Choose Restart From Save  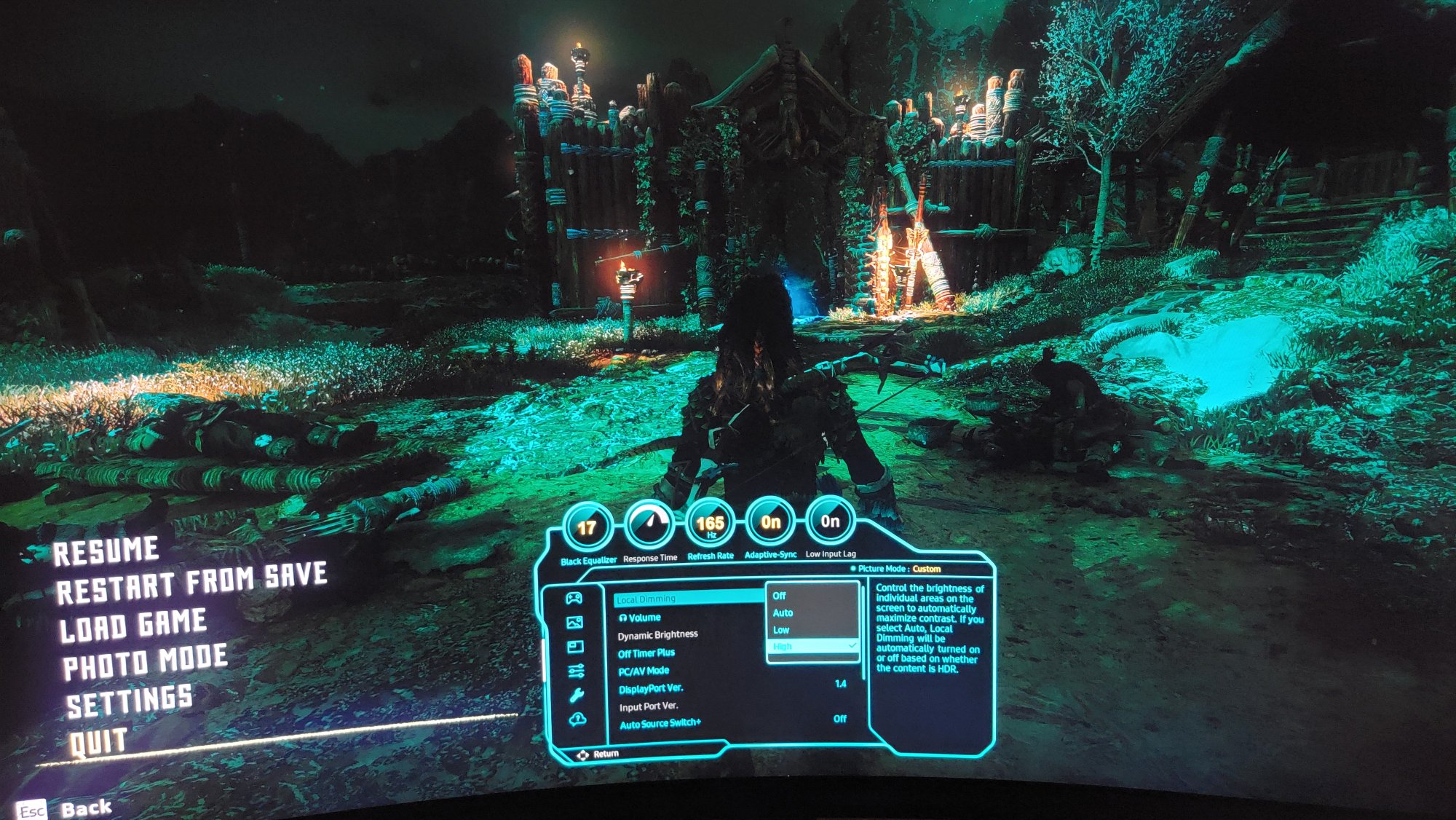click(191, 584)
